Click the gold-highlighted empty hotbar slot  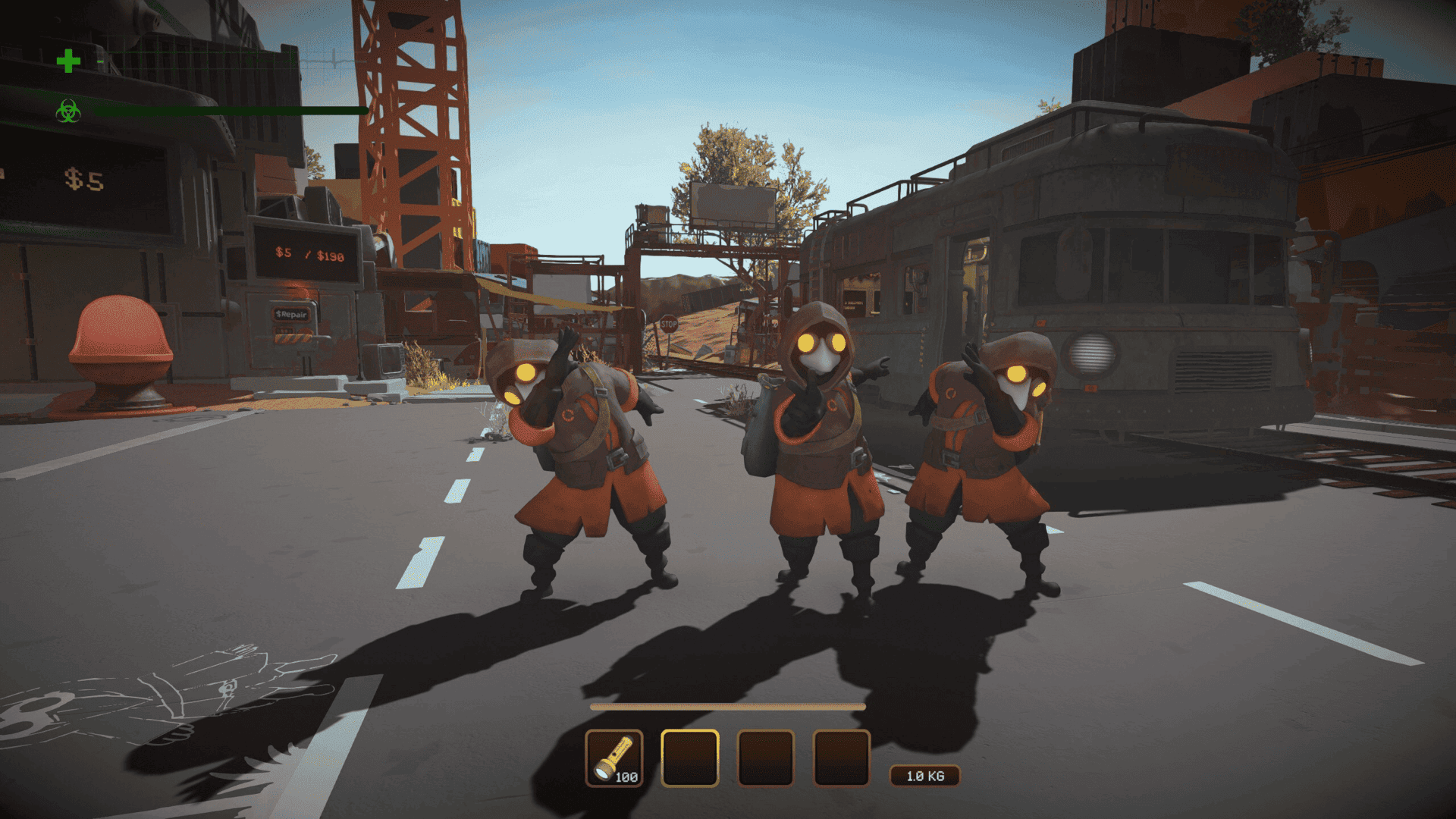pyautogui.click(x=690, y=758)
